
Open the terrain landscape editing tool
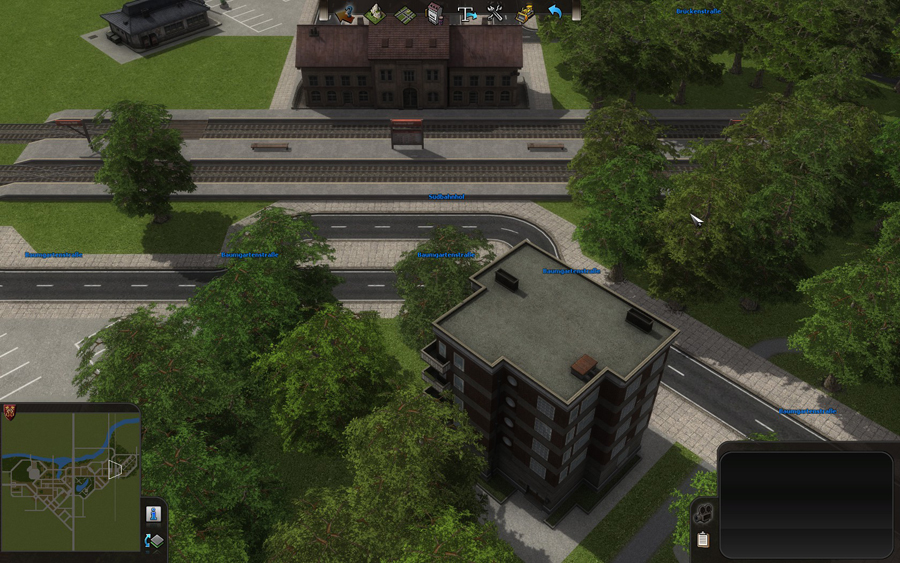pos(374,14)
